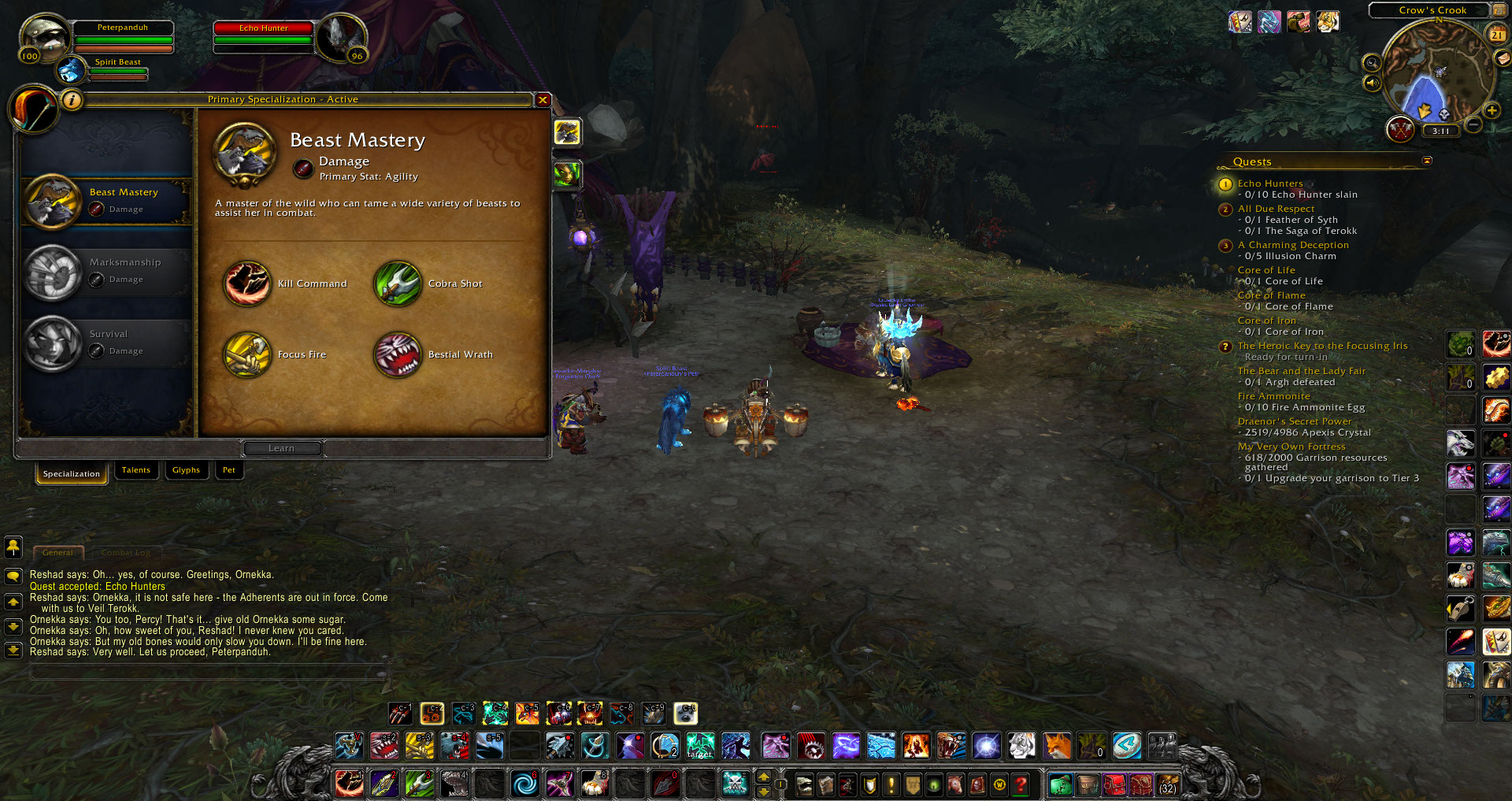Select the Survival specialization
Viewport: 1512px width, 801px height.
pyautogui.click(x=107, y=343)
